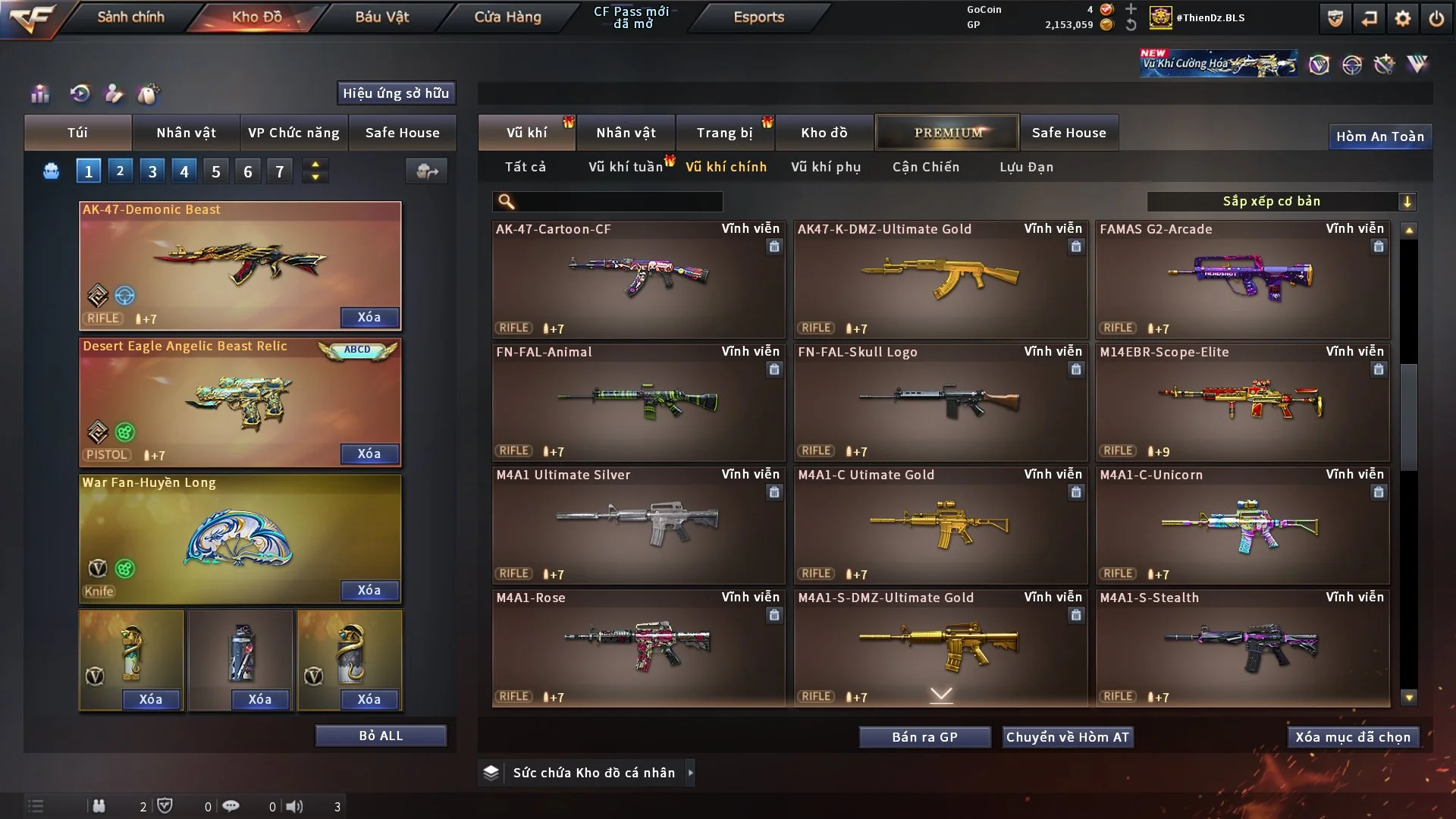This screenshot has height=819, width=1456.
Task: Open the Cửa Hàng shop menu
Action: (x=507, y=17)
